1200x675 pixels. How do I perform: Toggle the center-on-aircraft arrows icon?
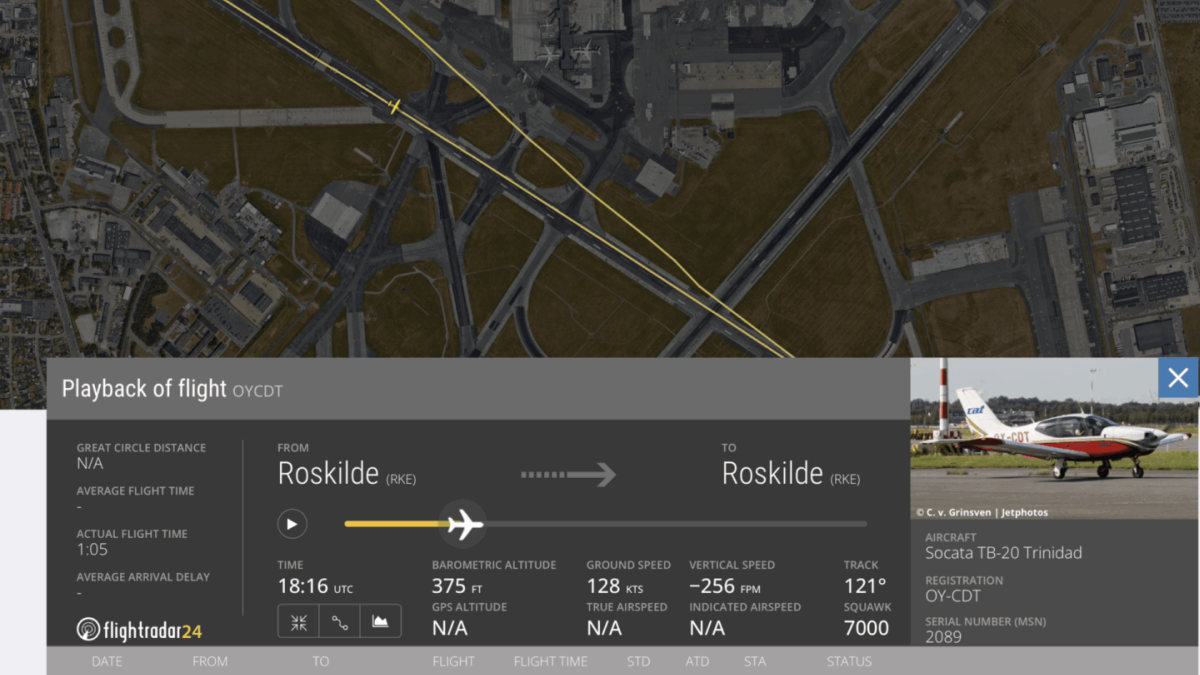tap(298, 621)
